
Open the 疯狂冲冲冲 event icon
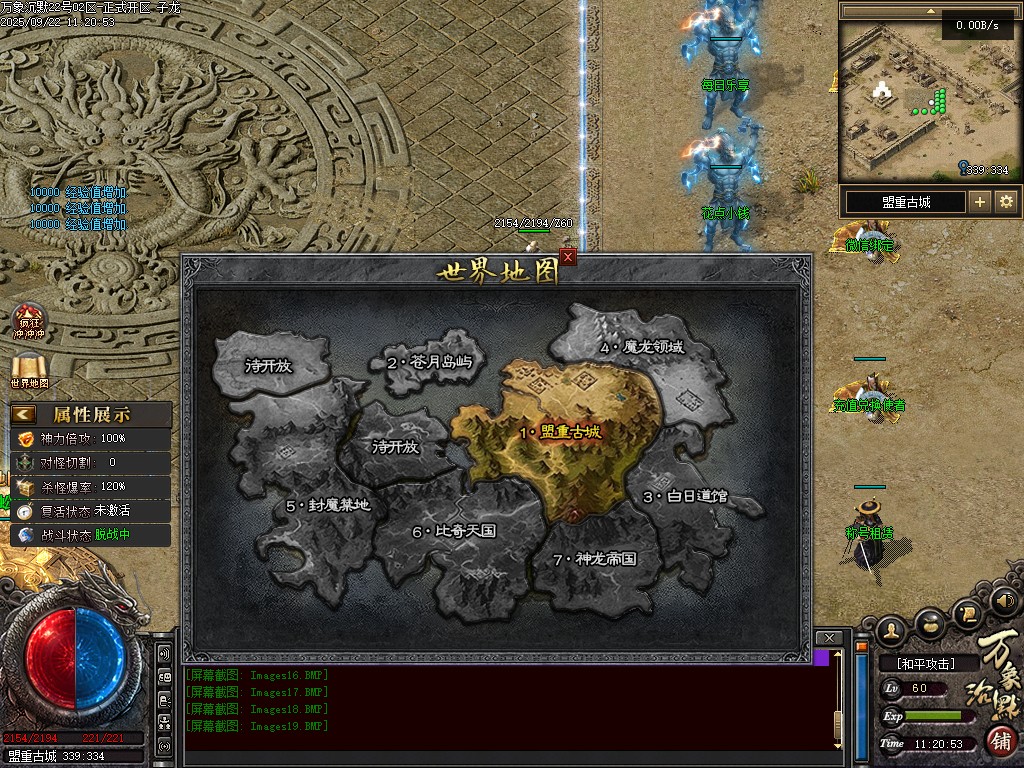(x=29, y=320)
